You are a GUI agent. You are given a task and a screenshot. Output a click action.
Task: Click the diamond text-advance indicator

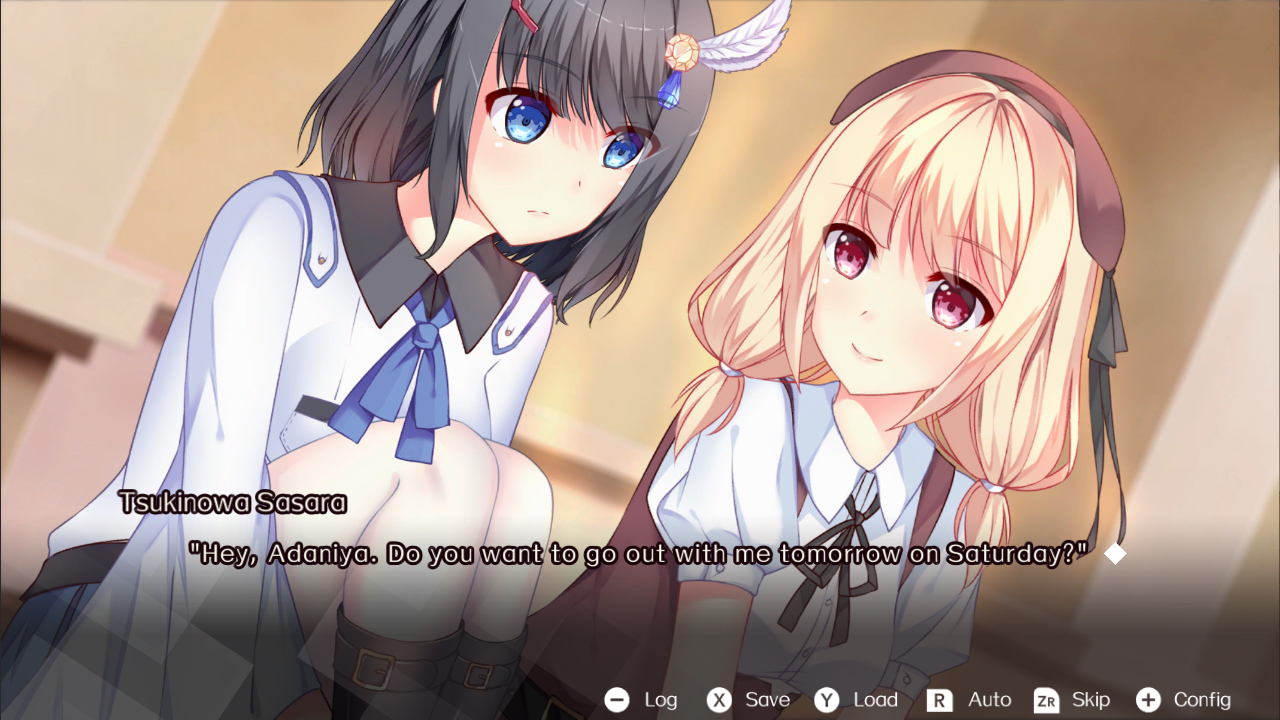[1117, 553]
